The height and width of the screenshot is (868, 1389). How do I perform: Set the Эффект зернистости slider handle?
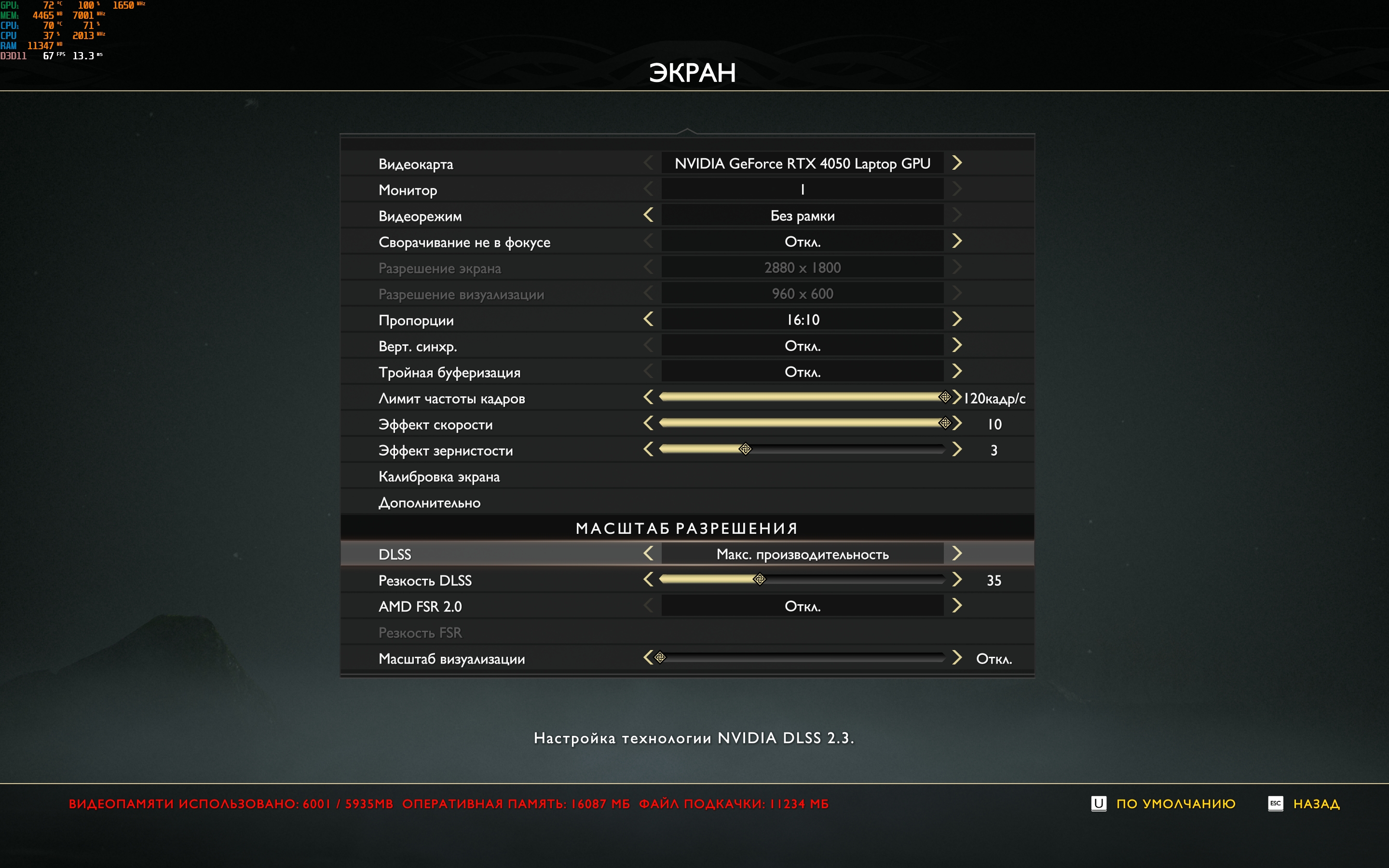[745, 449]
